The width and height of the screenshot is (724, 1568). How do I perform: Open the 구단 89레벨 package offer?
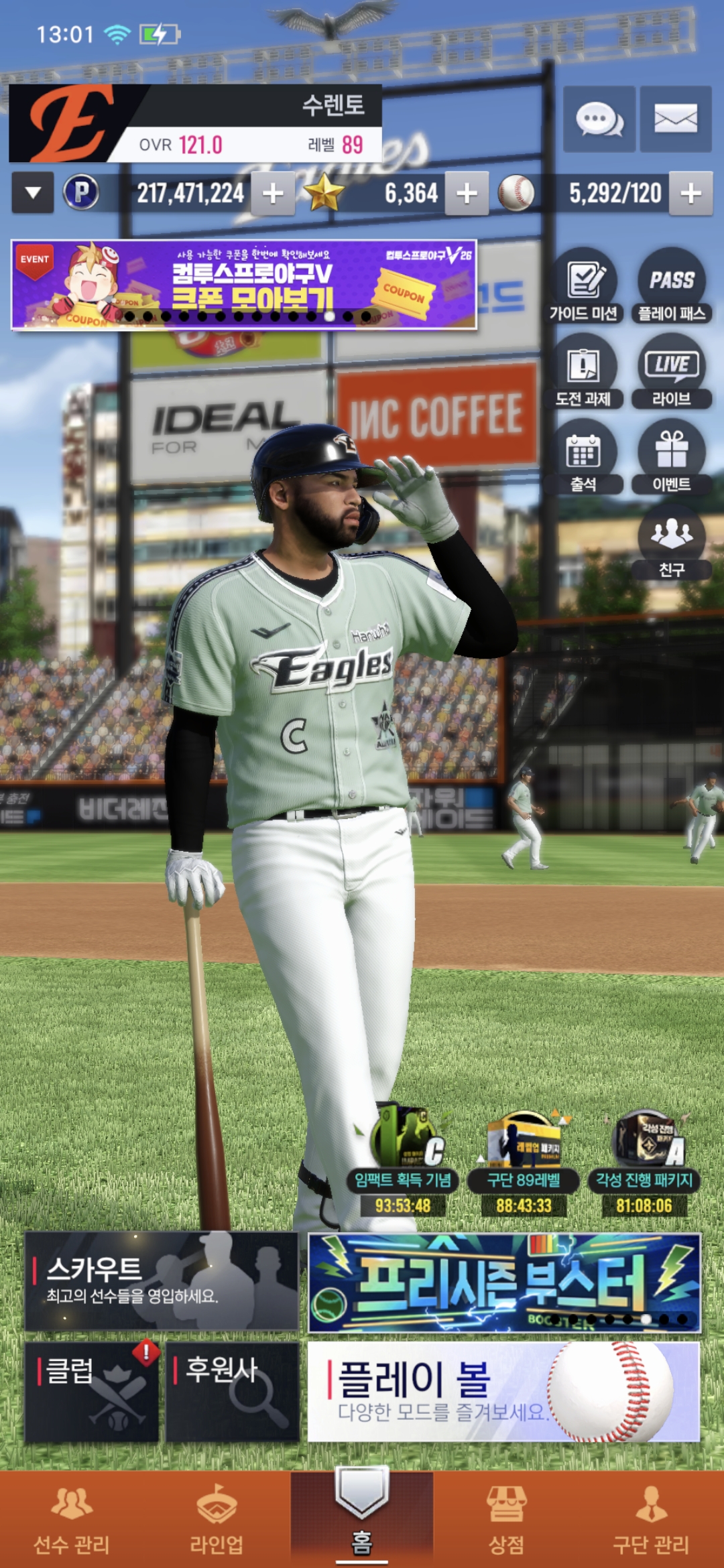click(524, 1165)
